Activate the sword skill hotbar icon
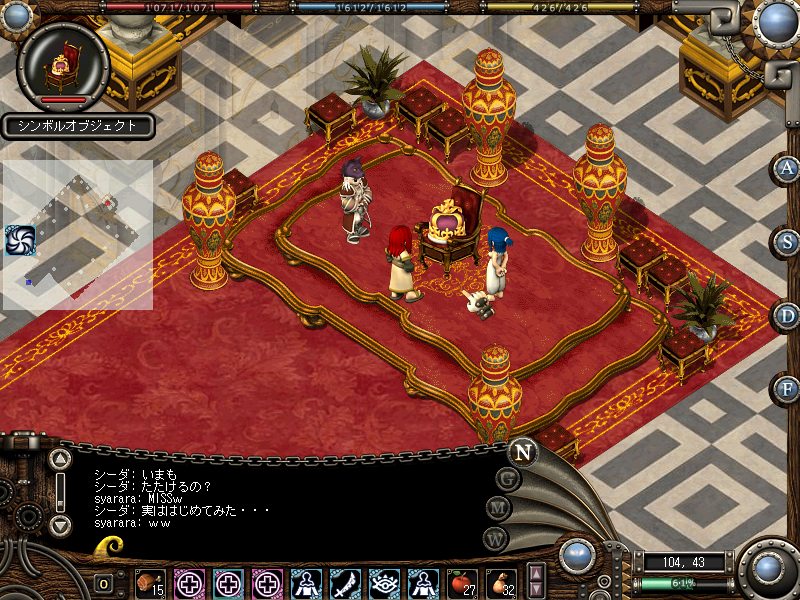The image size is (800, 600). click(345, 583)
